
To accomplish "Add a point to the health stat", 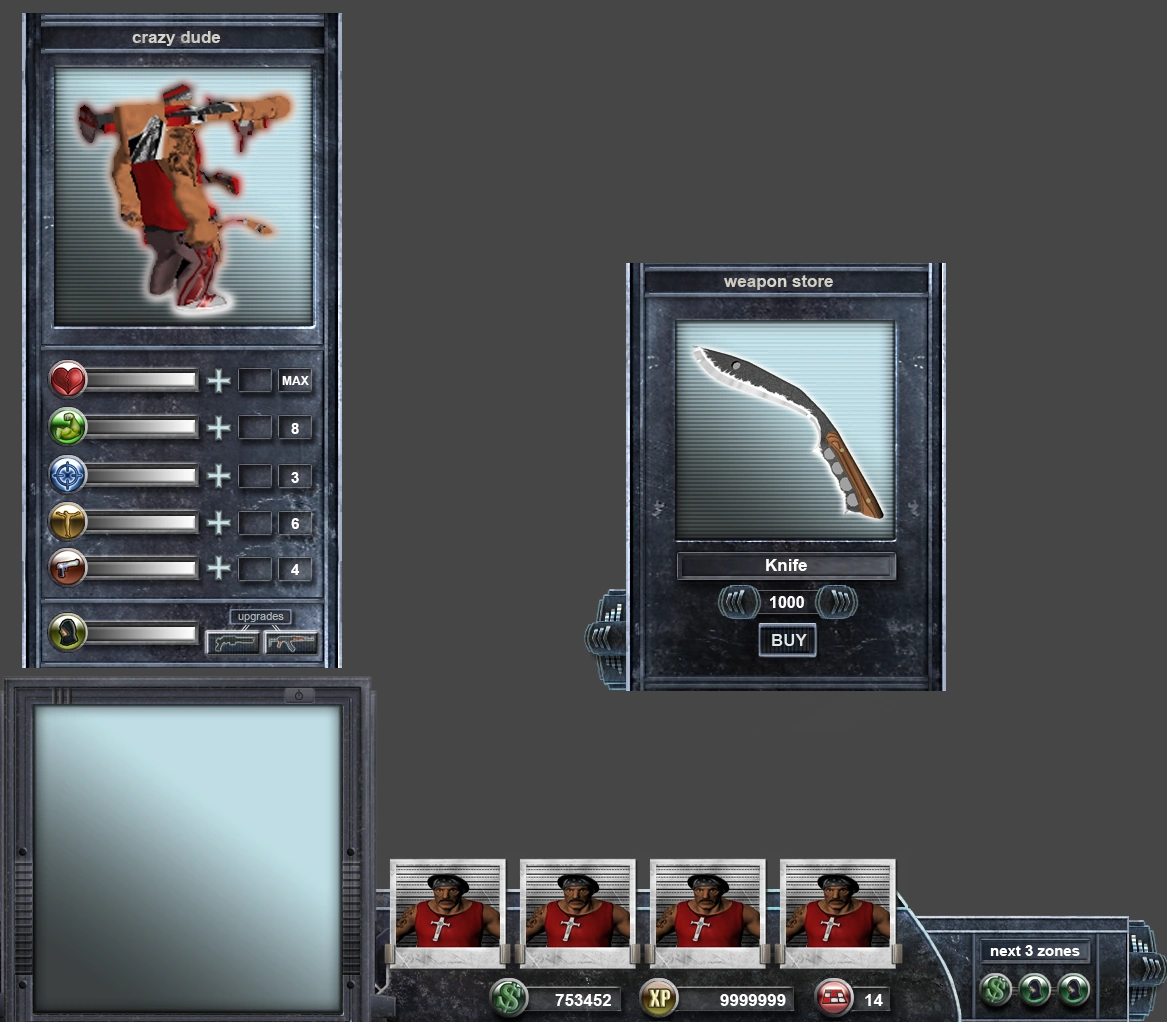I will click(218, 381).
